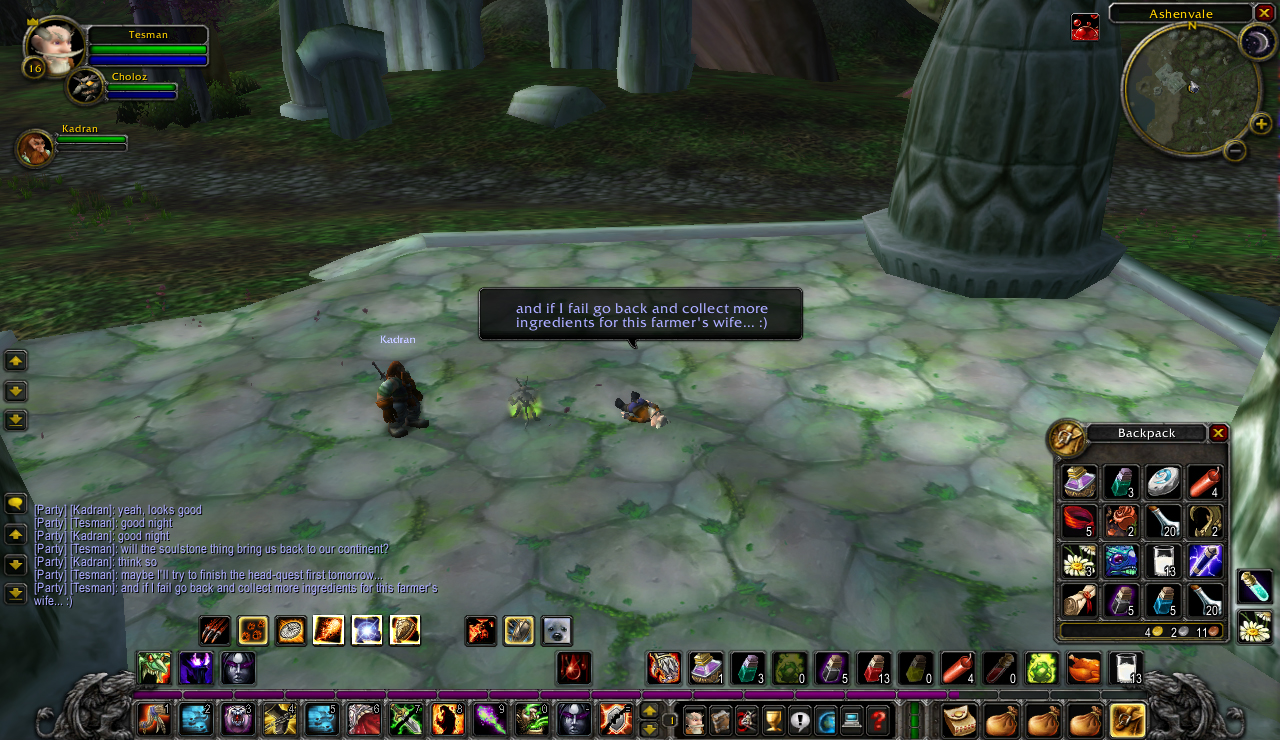Click the Hearthstone in the backpack

(1163, 482)
